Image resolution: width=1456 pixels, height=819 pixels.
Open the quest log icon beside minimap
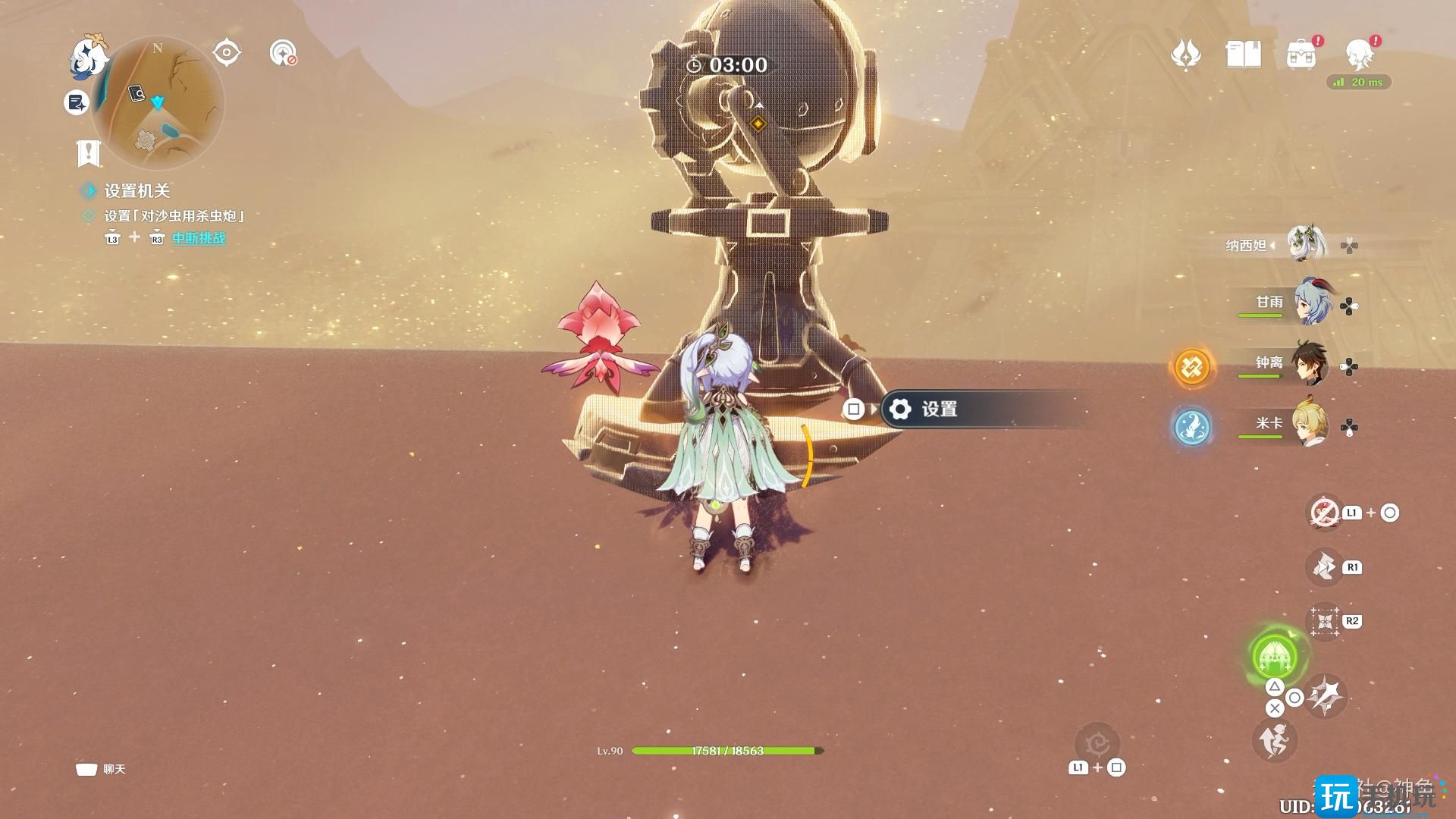pos(77,102)
